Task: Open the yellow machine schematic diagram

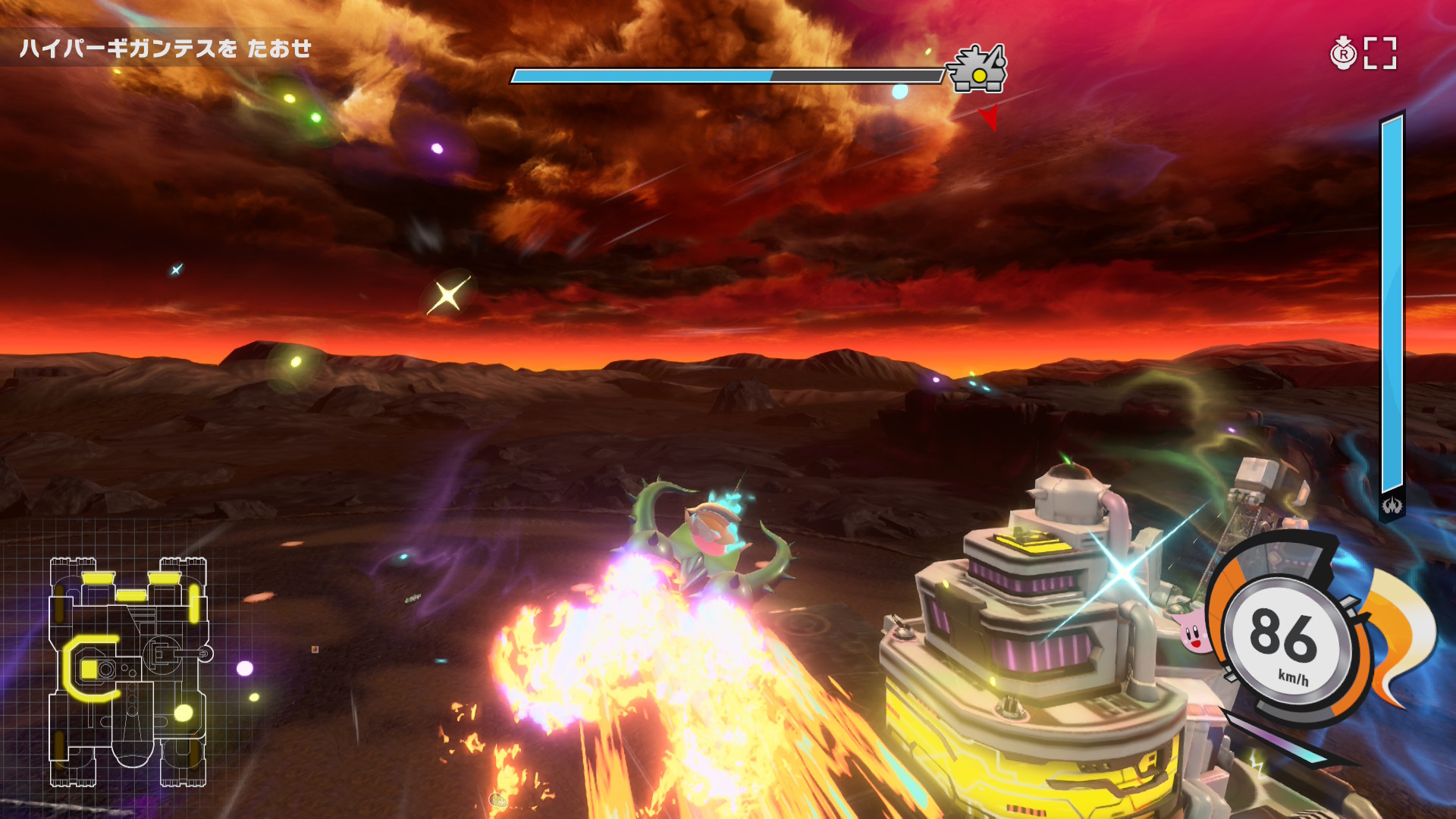Action: 128,671
